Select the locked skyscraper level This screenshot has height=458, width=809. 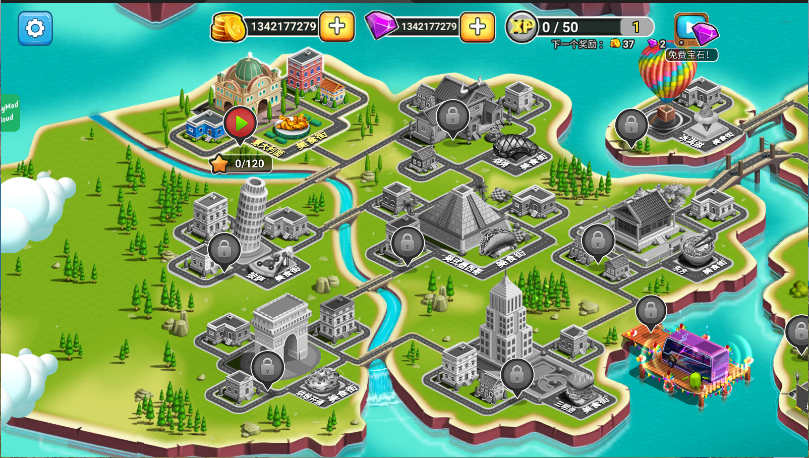(x=516, y=374)
